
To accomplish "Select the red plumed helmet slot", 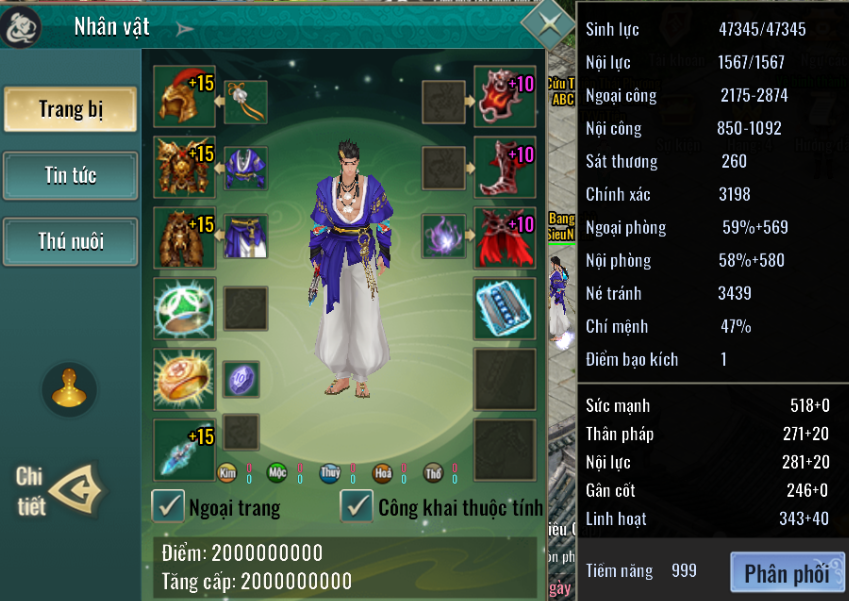I will [x=183, y=97].
